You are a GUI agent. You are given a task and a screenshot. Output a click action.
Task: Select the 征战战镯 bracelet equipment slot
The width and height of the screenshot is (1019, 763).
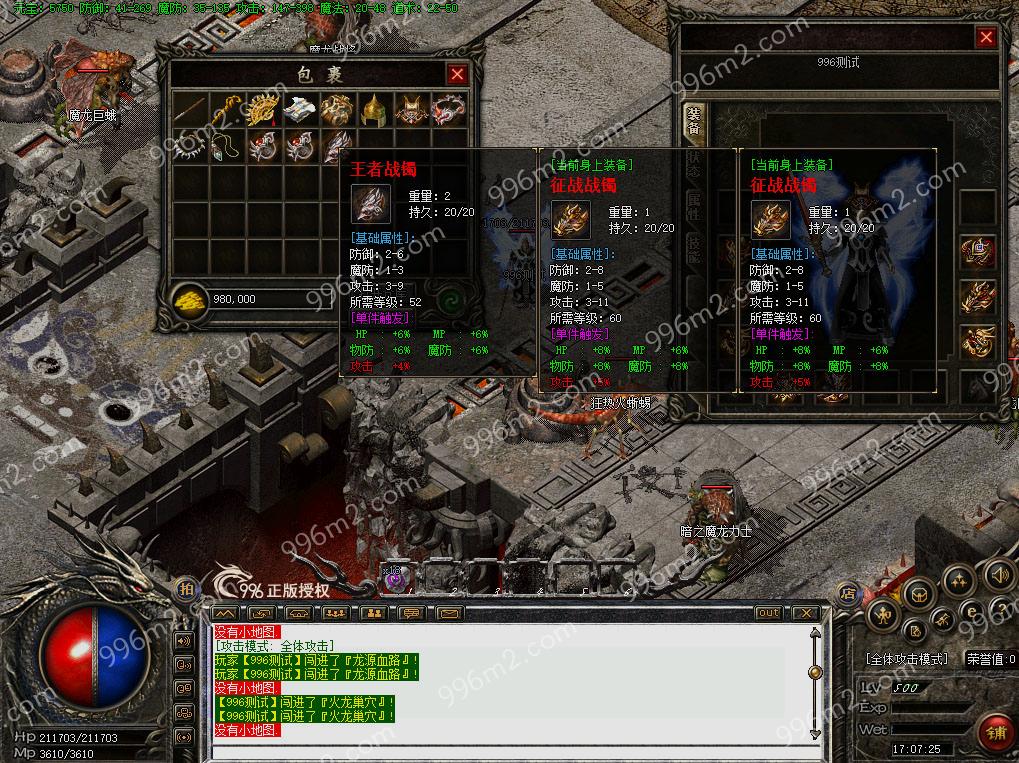click(977, 297)
